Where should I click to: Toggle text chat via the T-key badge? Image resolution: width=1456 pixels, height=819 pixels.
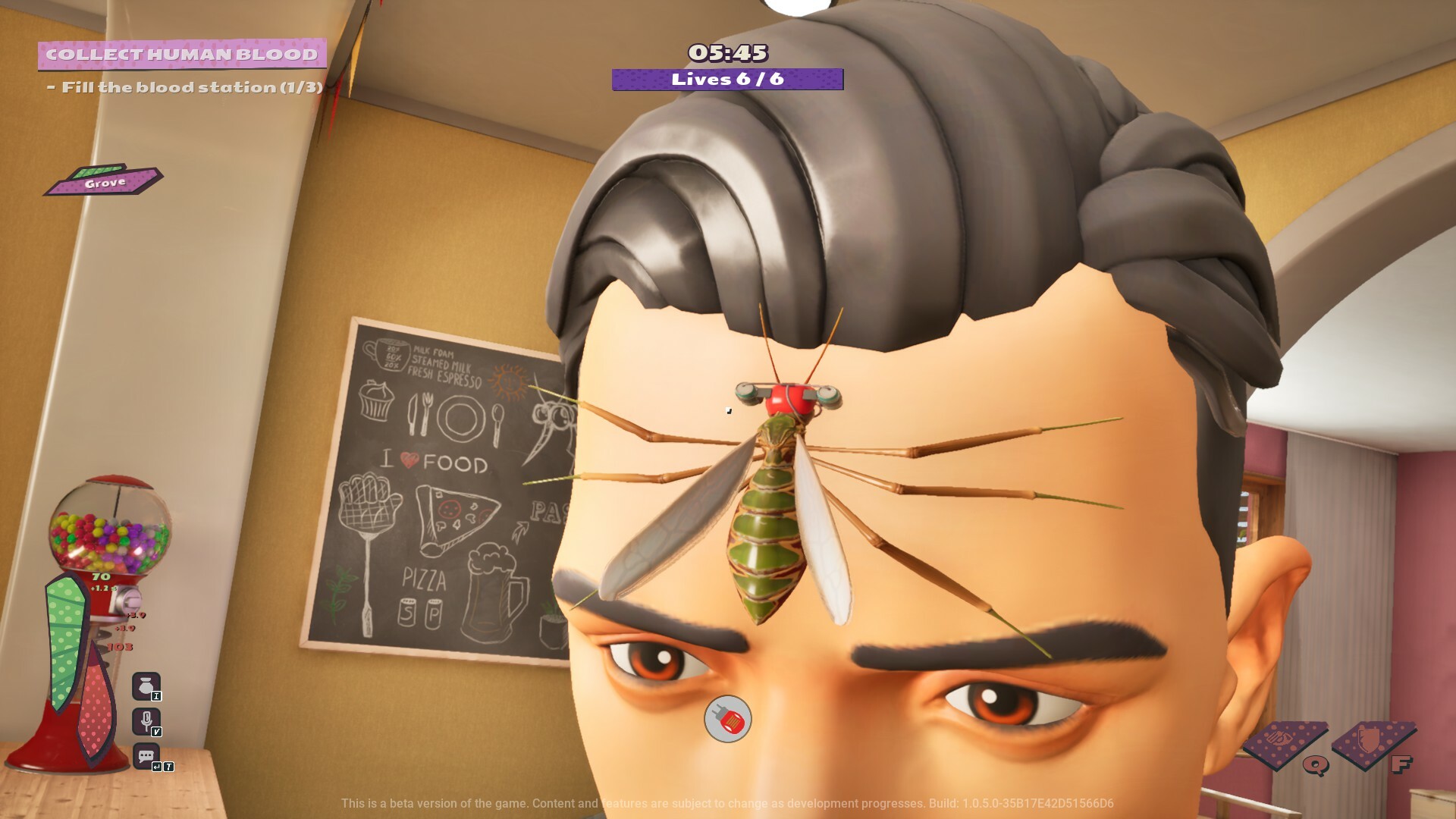click(168, 766)
